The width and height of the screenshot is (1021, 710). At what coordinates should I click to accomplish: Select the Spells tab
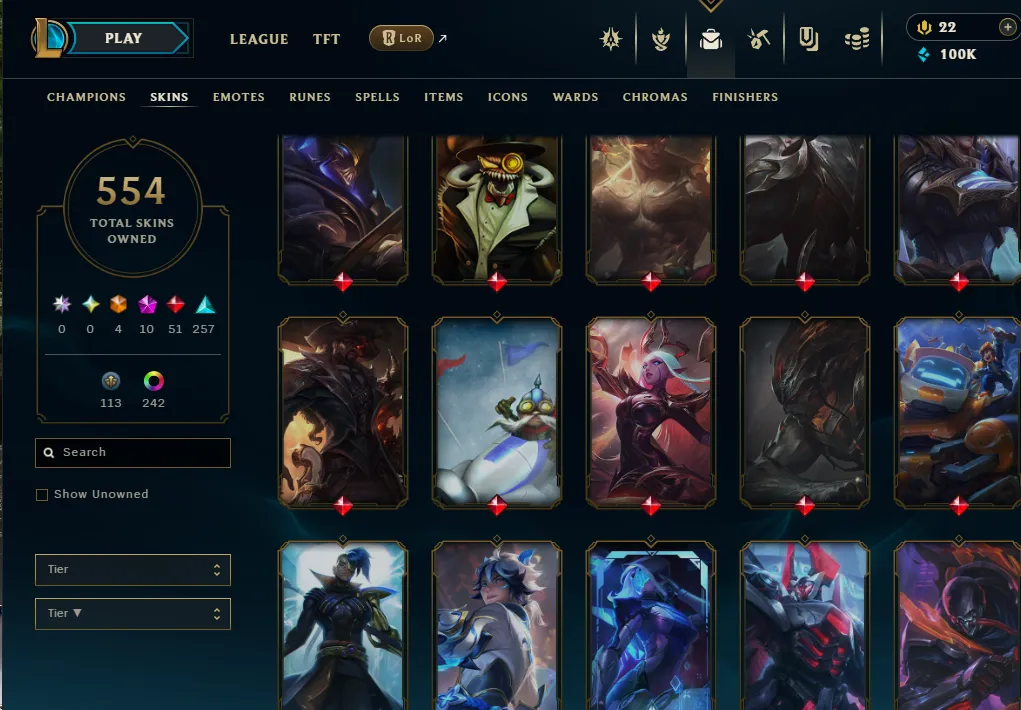[x=377, y=97]
